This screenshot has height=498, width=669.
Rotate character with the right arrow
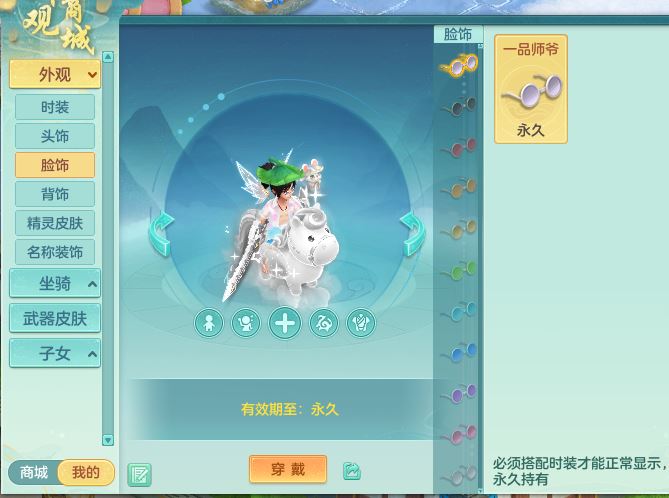[412, 234]
